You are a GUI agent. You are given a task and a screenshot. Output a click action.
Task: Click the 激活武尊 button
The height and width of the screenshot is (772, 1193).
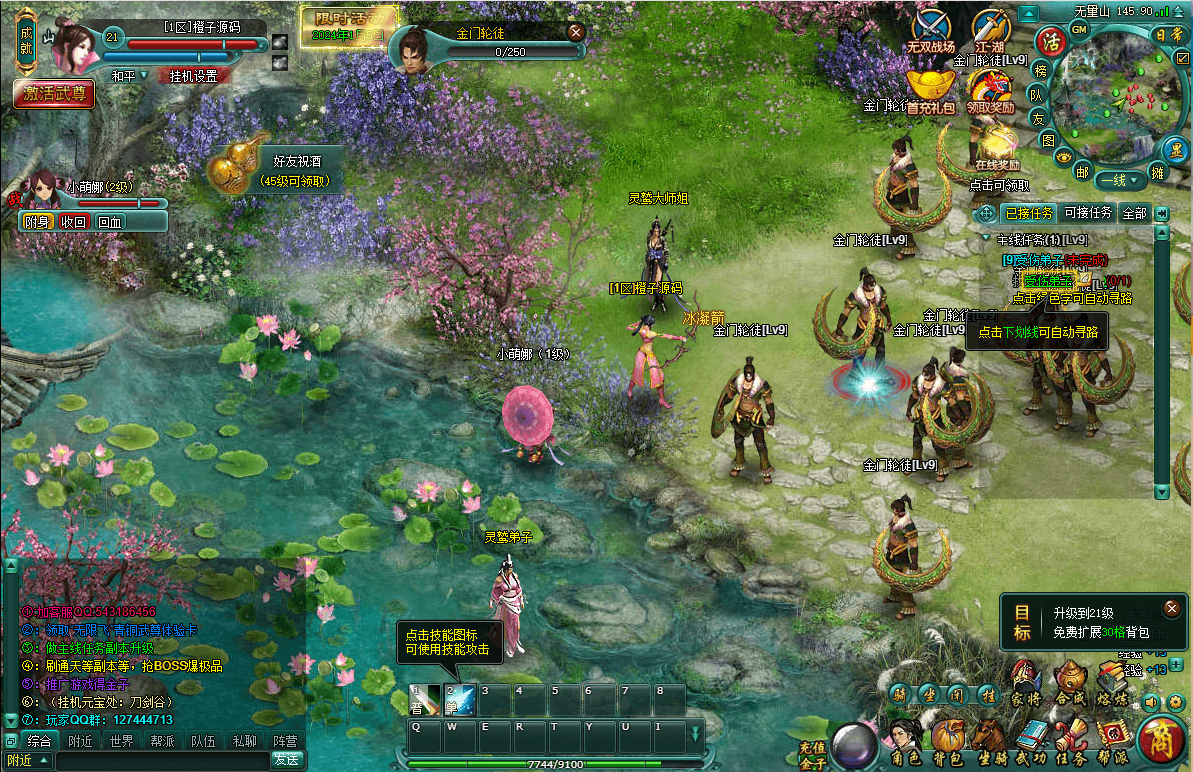click(x=55, y=95)
